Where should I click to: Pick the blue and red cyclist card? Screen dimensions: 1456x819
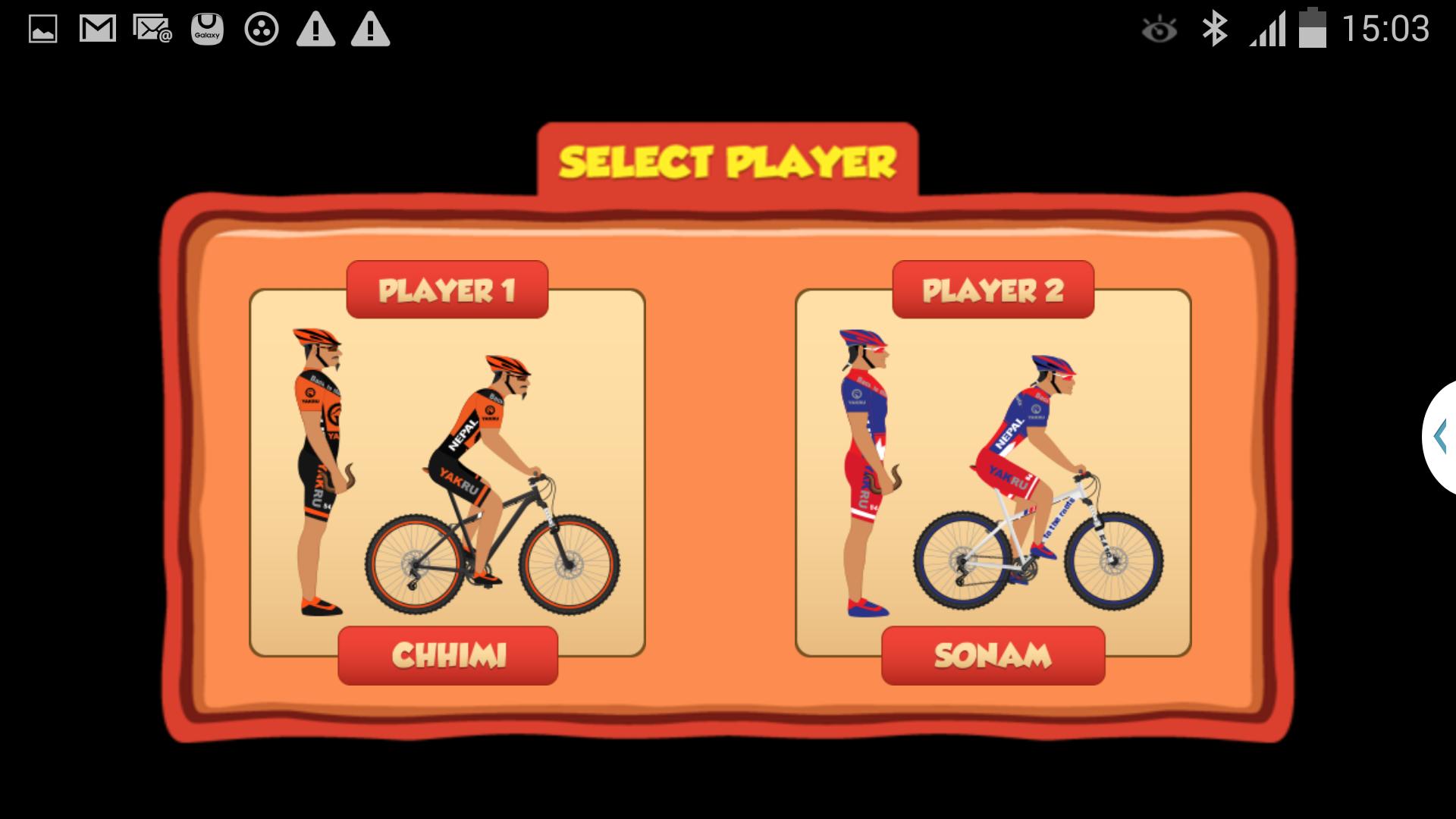[993, 472]
